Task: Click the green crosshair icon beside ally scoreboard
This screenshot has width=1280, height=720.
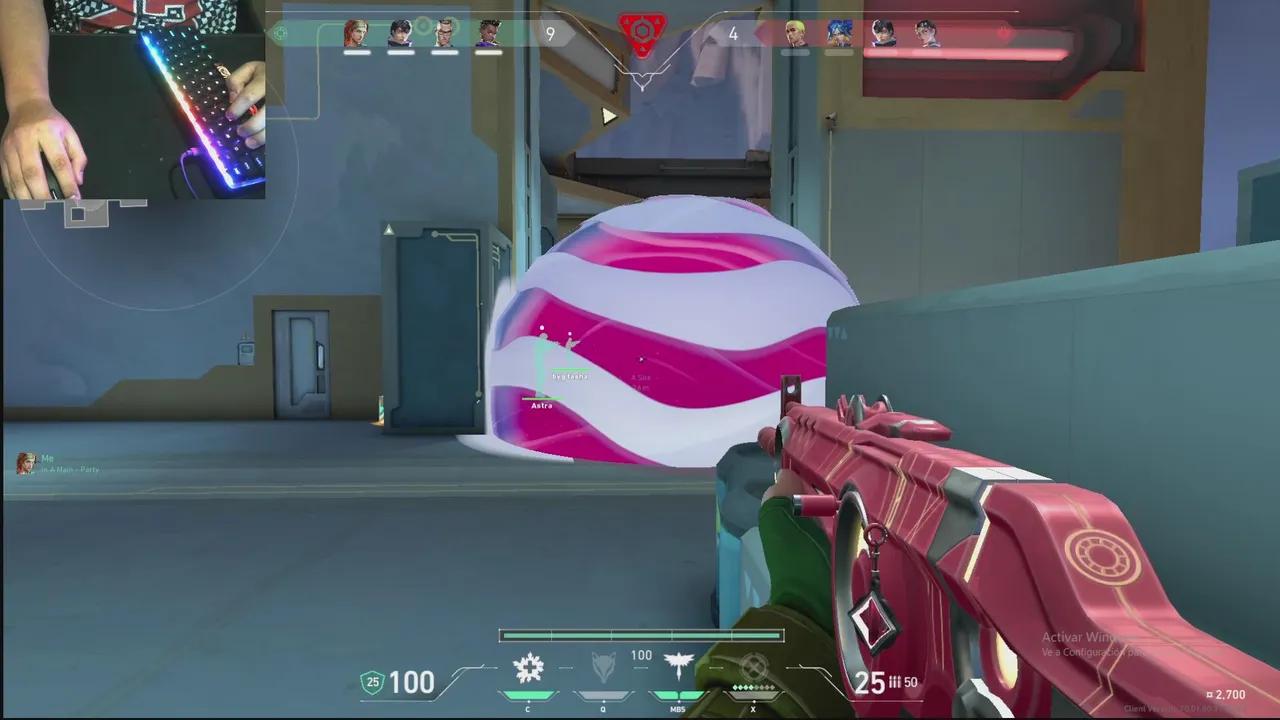Action: [281, 33]
